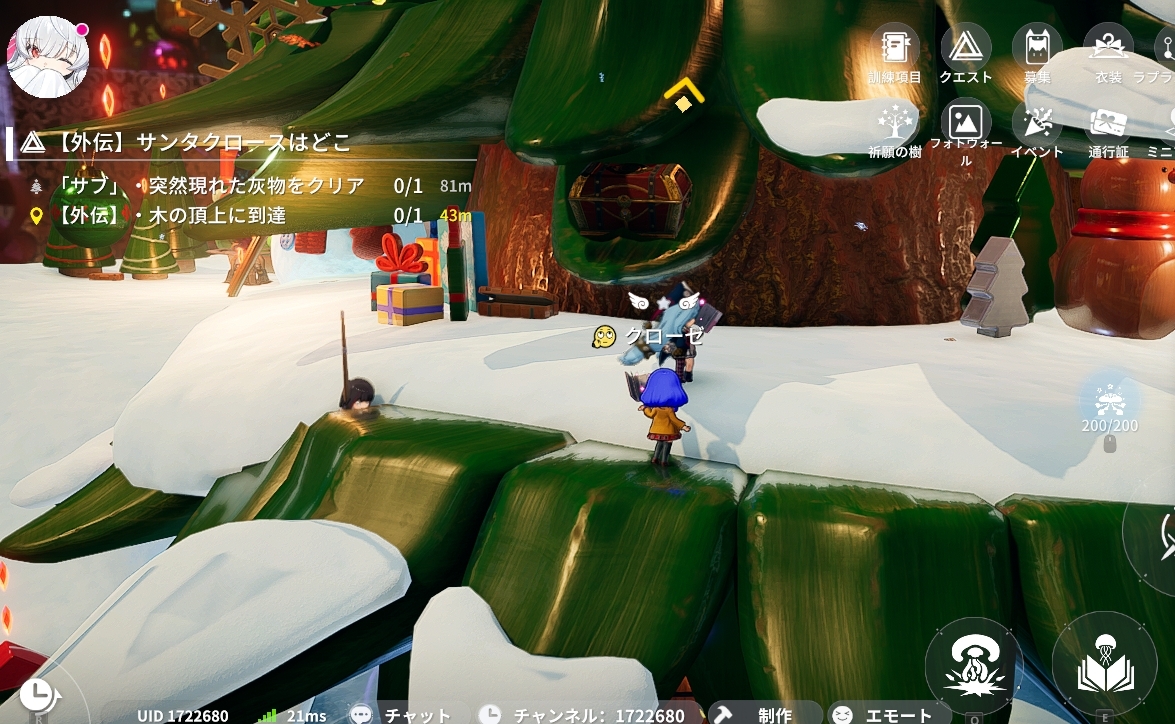Open the player avatar profile
This screenshot has height=724, width=1175.
coord(47,57)
